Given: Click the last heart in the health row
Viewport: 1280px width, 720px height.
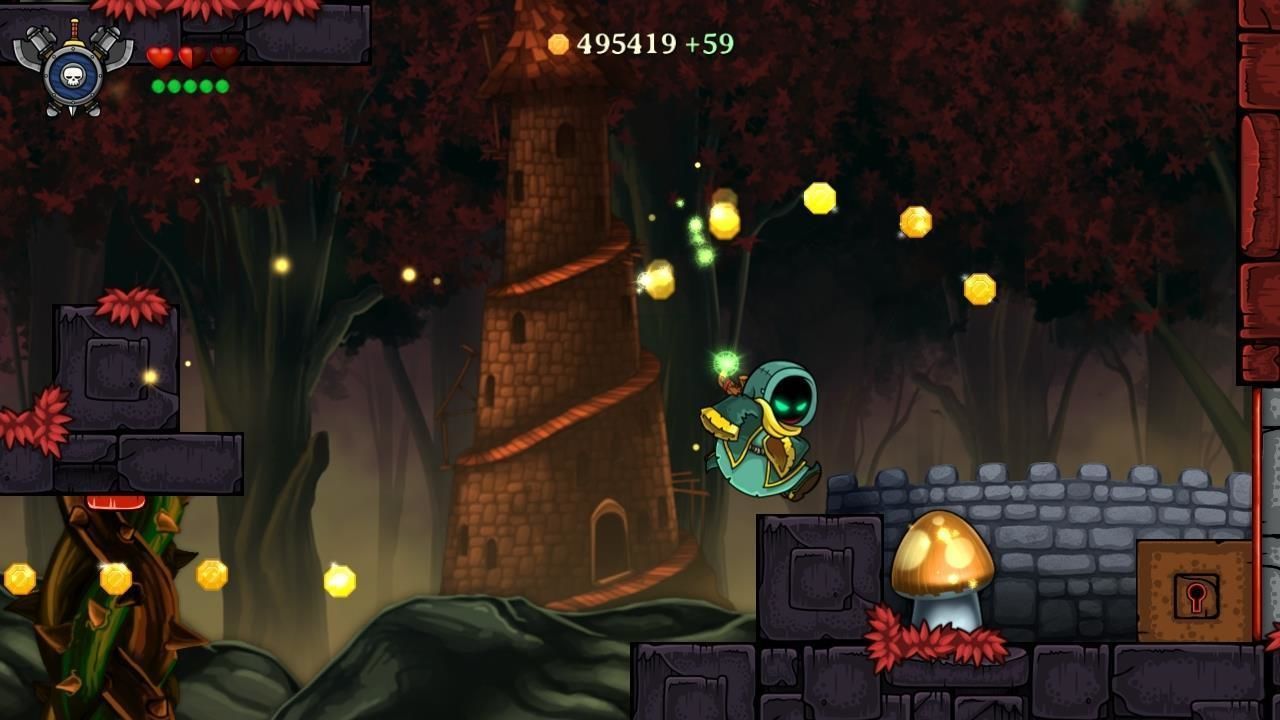Looking at the screenshot, I should [222, 57].
